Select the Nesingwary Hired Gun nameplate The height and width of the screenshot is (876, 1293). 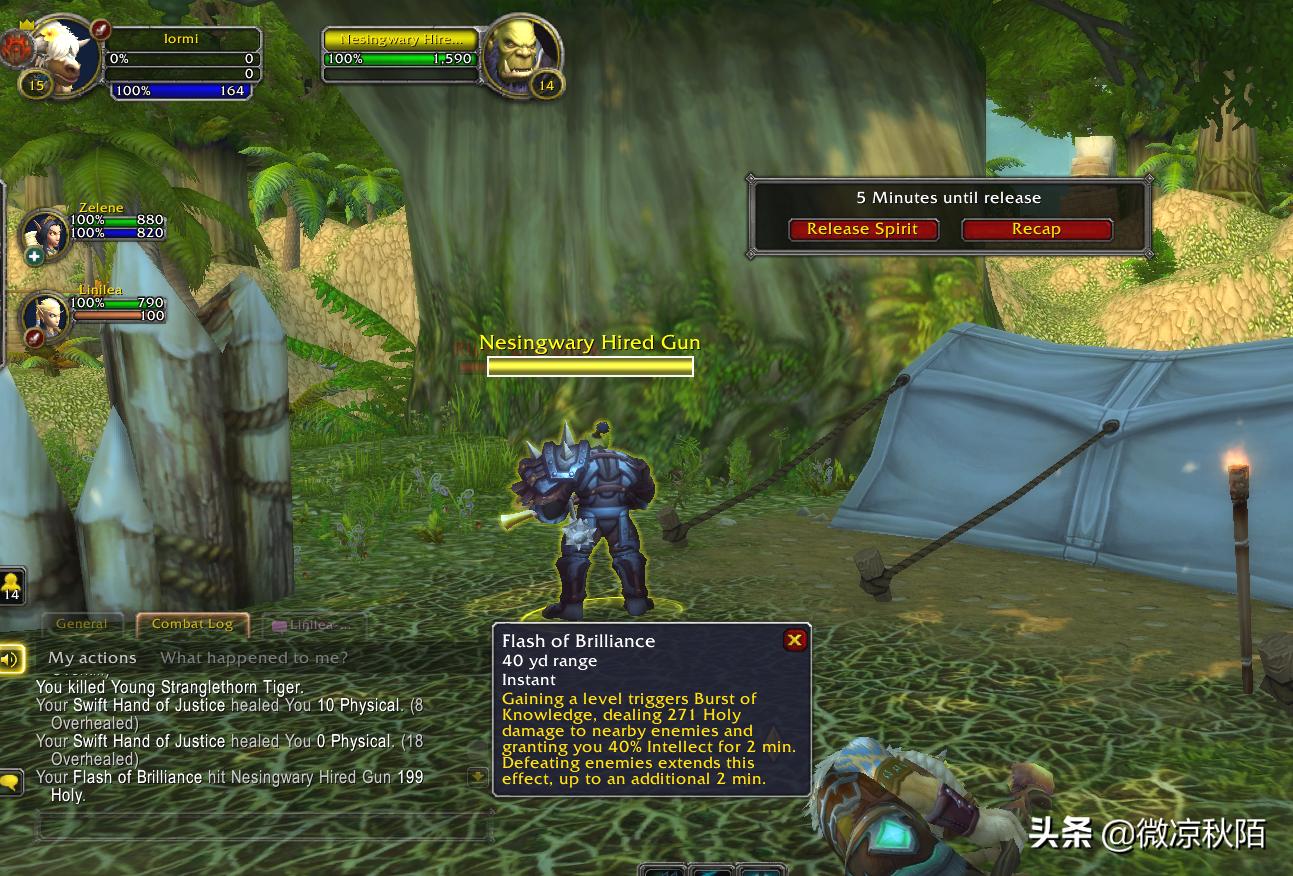(x=590, y=367)
